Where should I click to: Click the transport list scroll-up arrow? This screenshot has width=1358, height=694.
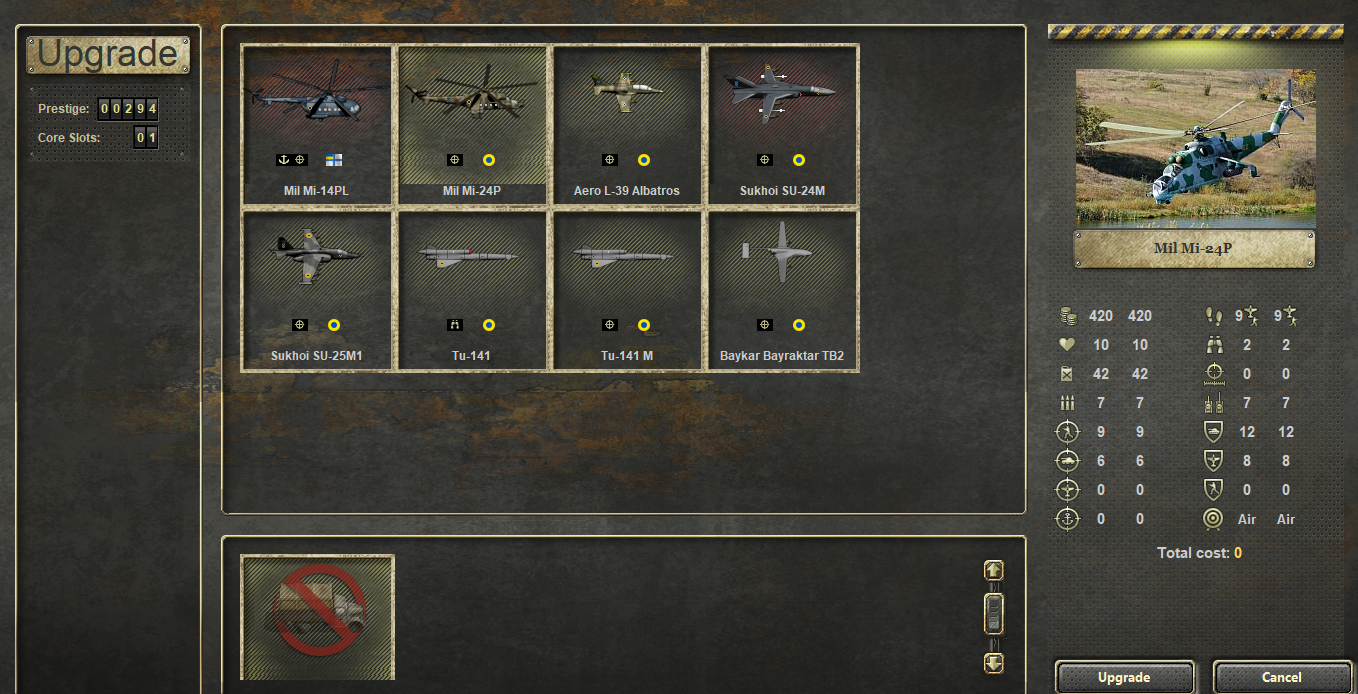[993, 570]
